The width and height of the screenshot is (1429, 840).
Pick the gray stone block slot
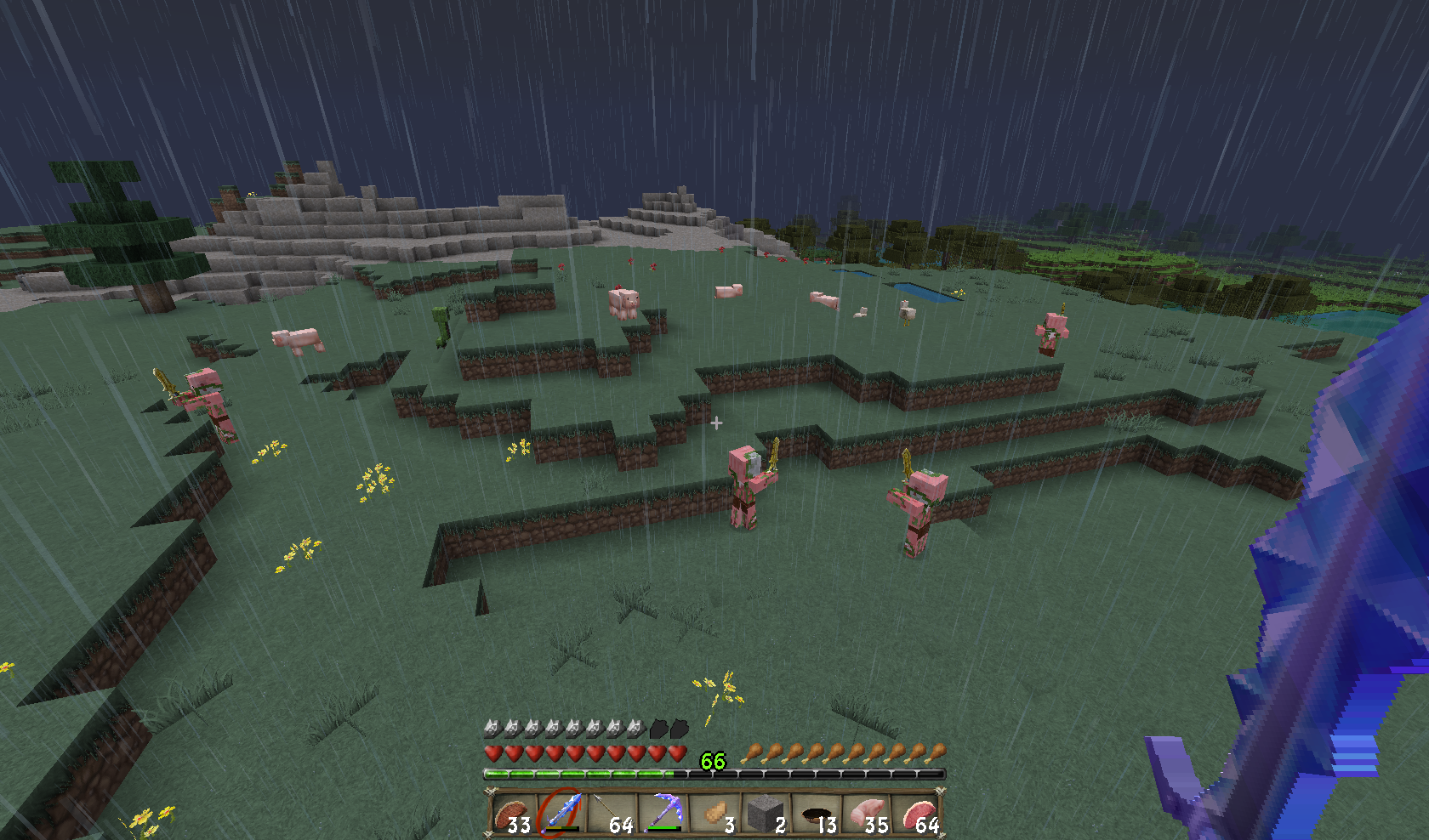tap(765, 814)
